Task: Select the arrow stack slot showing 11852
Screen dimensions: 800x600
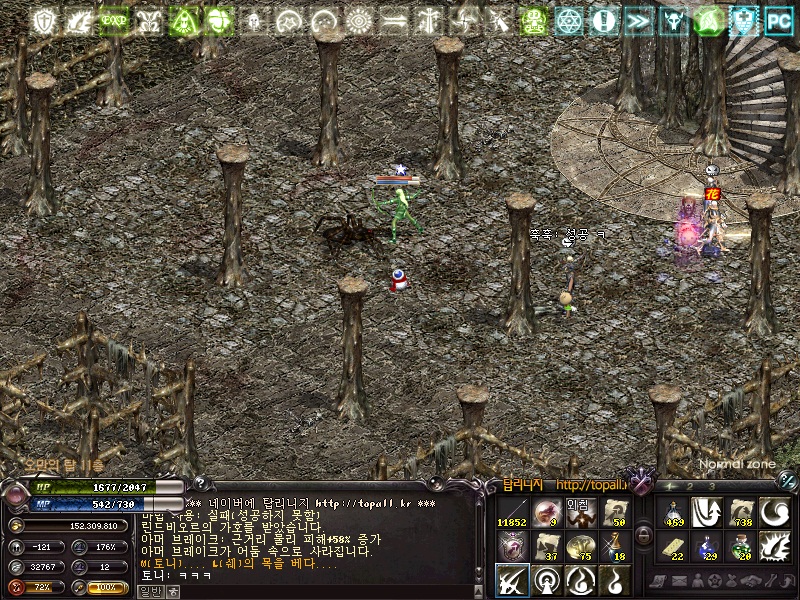Action: [x=512, y=514]
